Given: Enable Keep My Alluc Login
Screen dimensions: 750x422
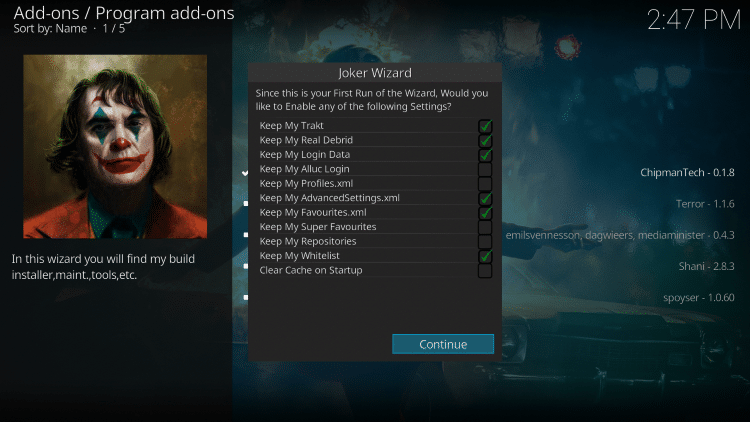Looking at the screenshot, I should 485,170.
